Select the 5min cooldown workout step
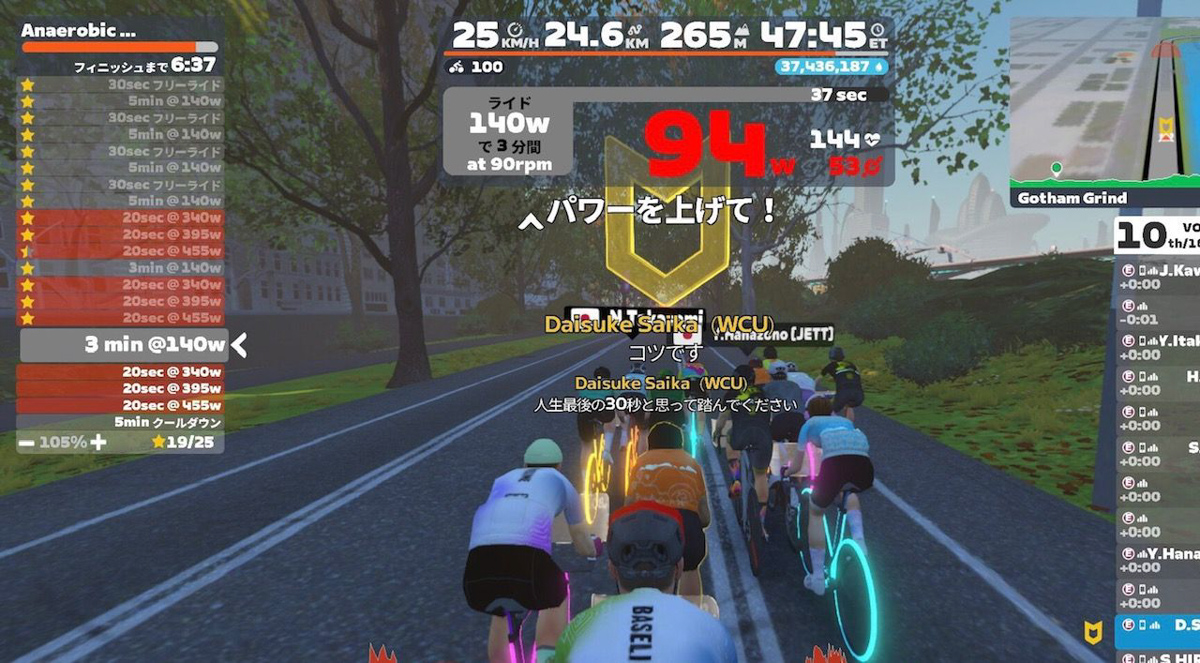Viewport: 1200px width, 663px height. pos(120,422)
